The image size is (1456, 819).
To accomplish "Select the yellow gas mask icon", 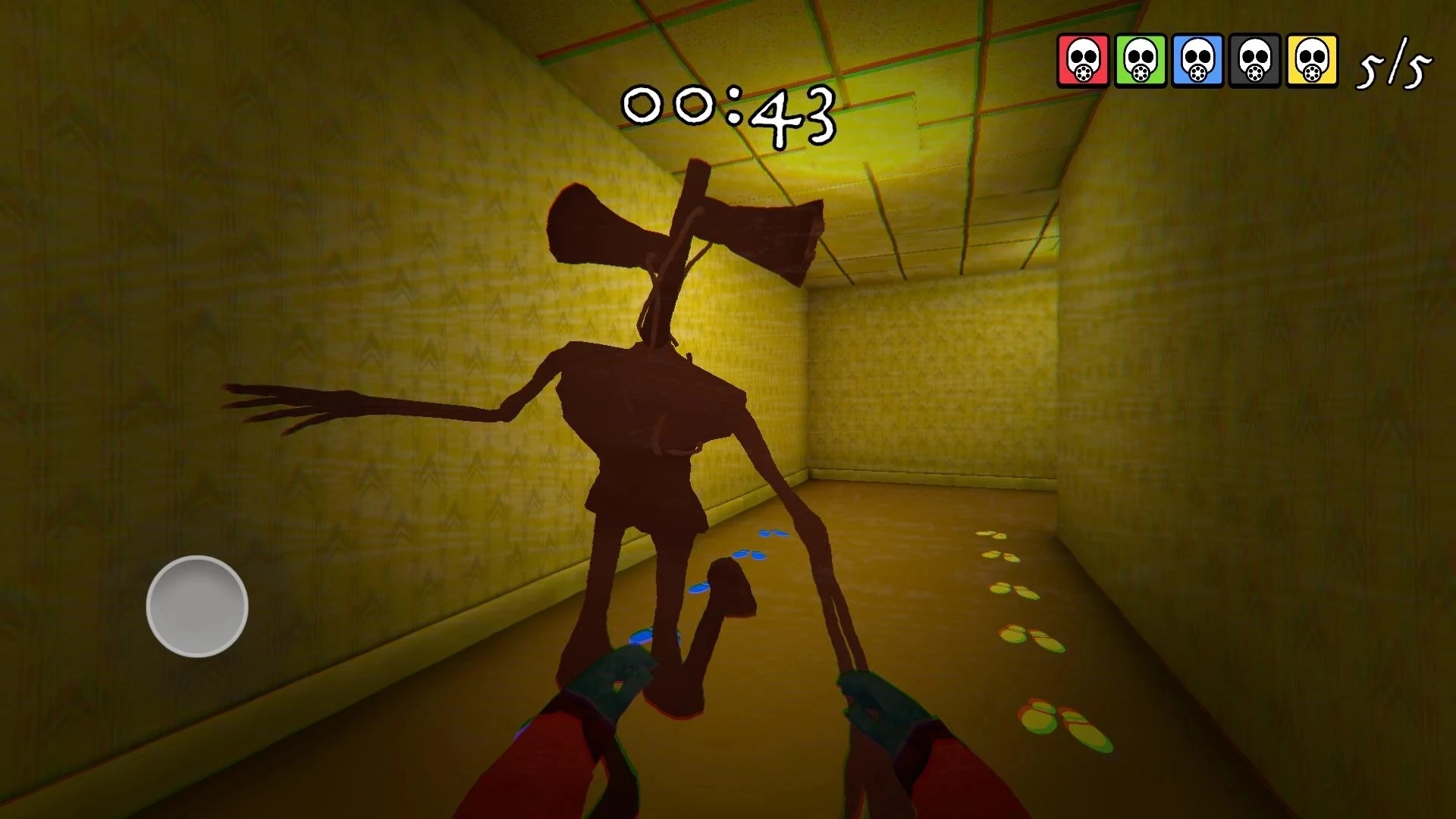I will pos(1312,60).
